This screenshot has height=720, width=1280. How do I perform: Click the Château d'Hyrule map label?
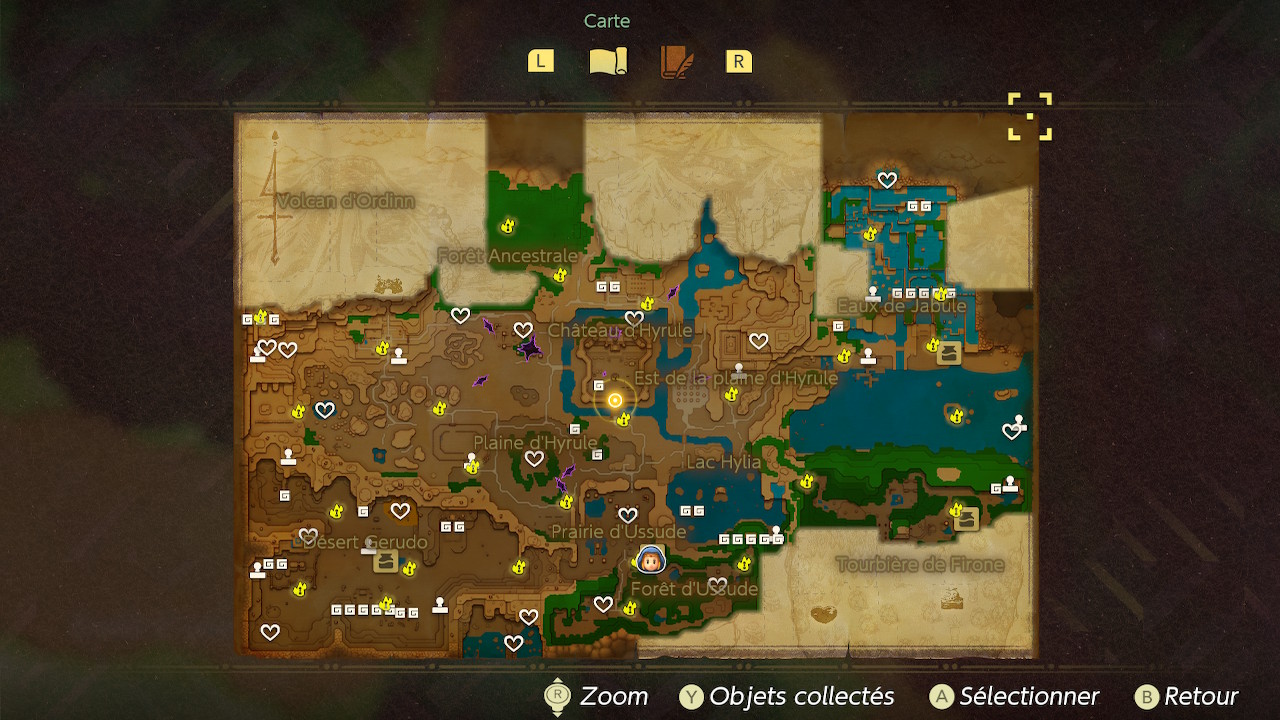pyautogui.click(x=620, y=331)
